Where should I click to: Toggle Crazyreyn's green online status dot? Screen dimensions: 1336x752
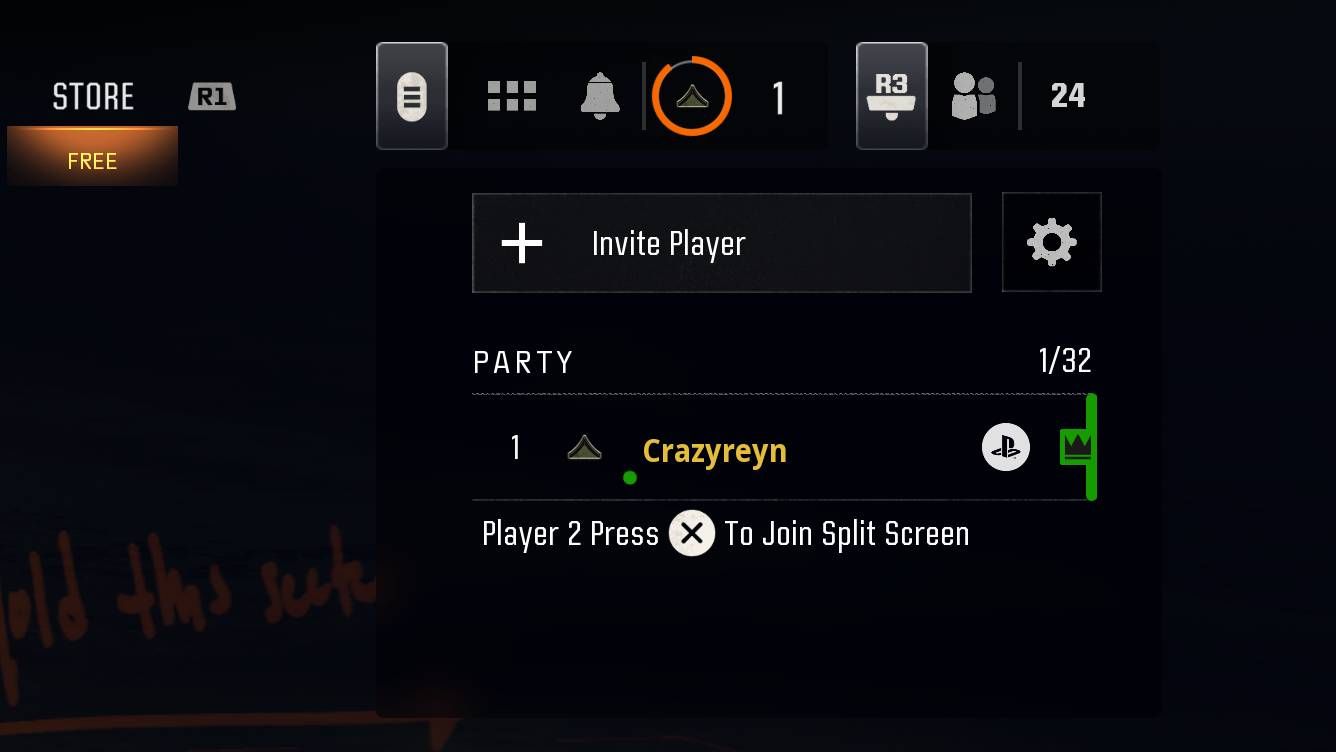pyautogui.click(x=630, y=477)
